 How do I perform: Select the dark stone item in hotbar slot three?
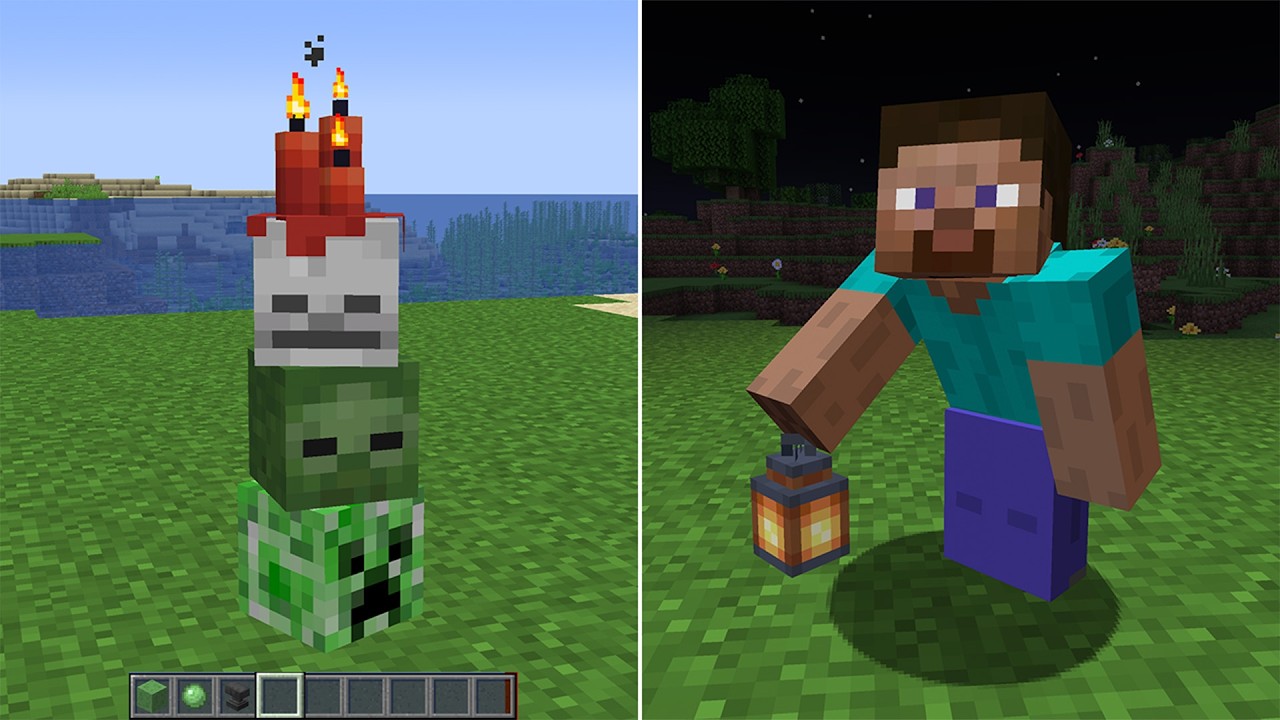click(x=236, y=692)
